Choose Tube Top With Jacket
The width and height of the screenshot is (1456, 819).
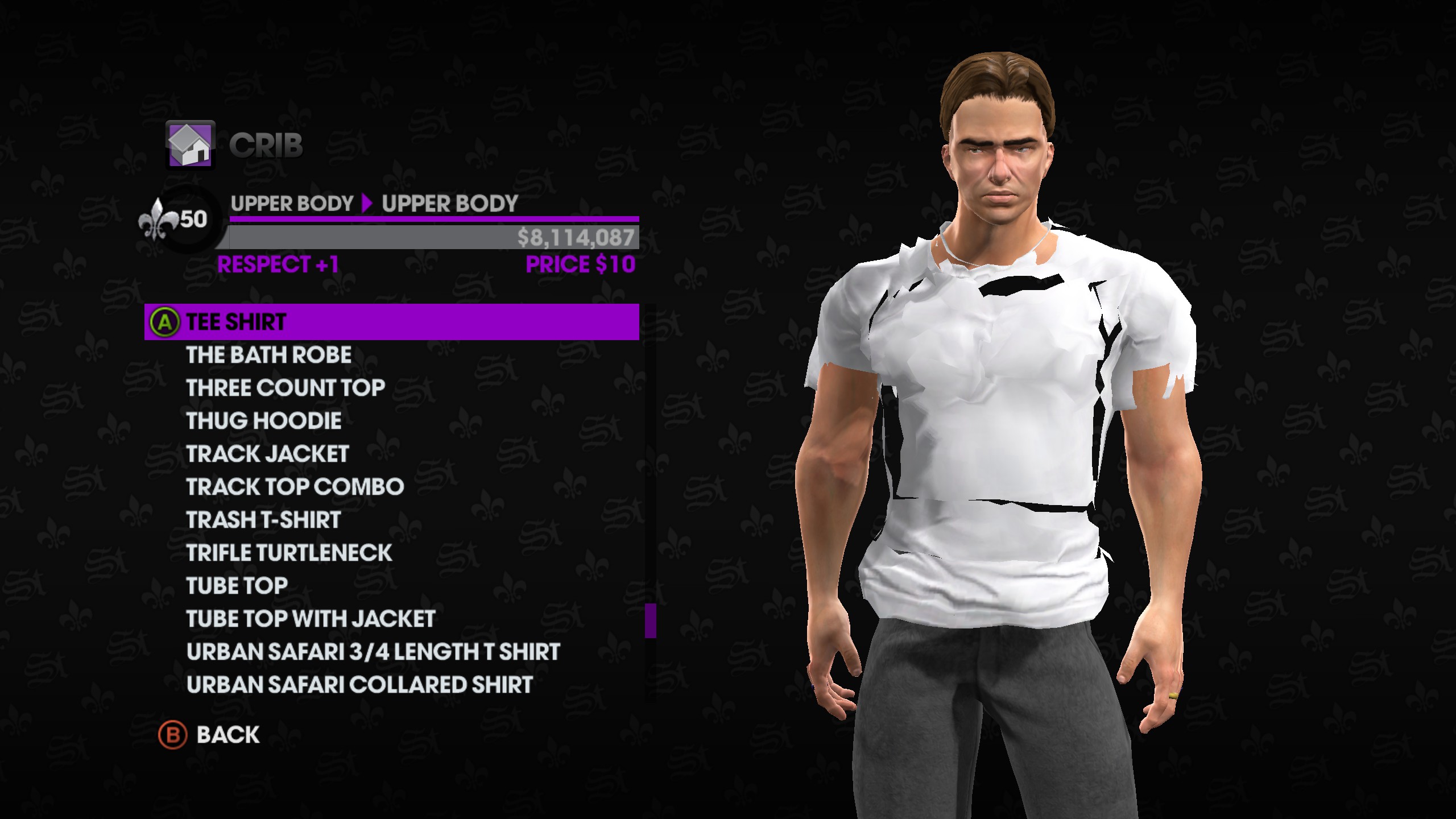pyautogui.click(x=311, y=619)
